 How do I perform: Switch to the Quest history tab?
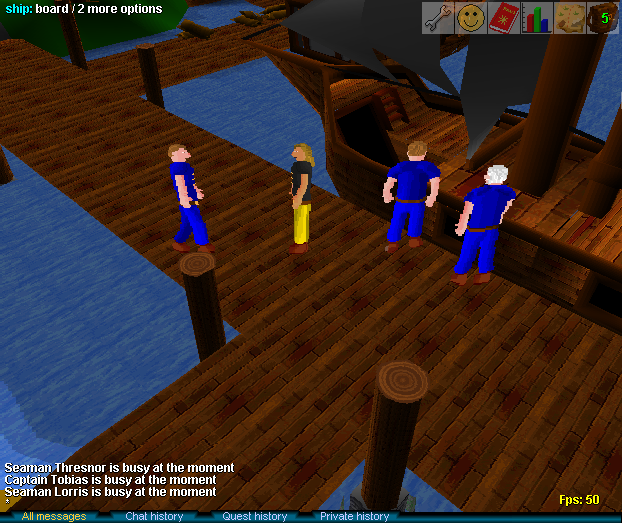click(x=255, y=516)
